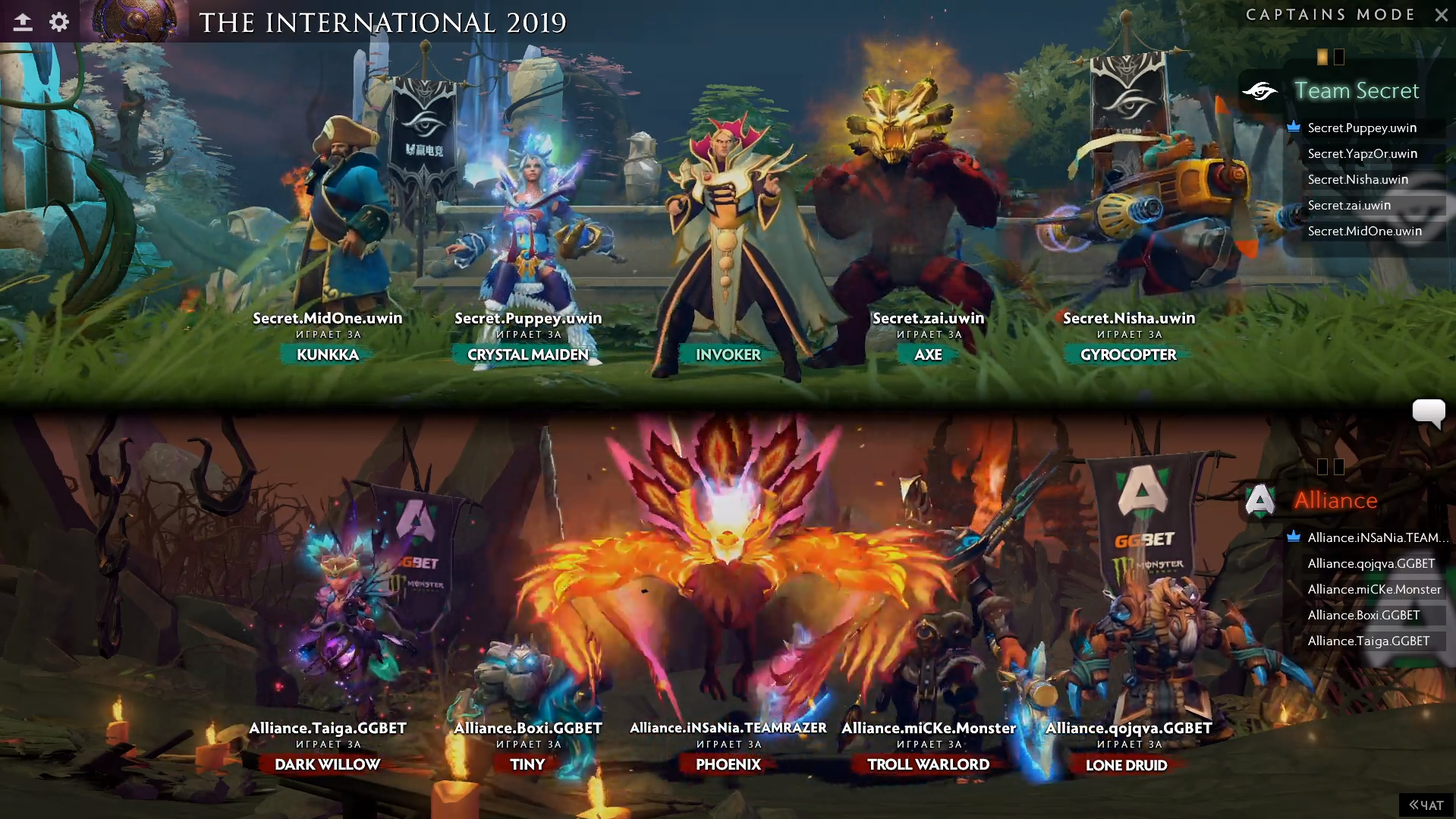Close the Captains Mode screen
The width and height of the screenshot is (1456, 819).
point(1441,14)
